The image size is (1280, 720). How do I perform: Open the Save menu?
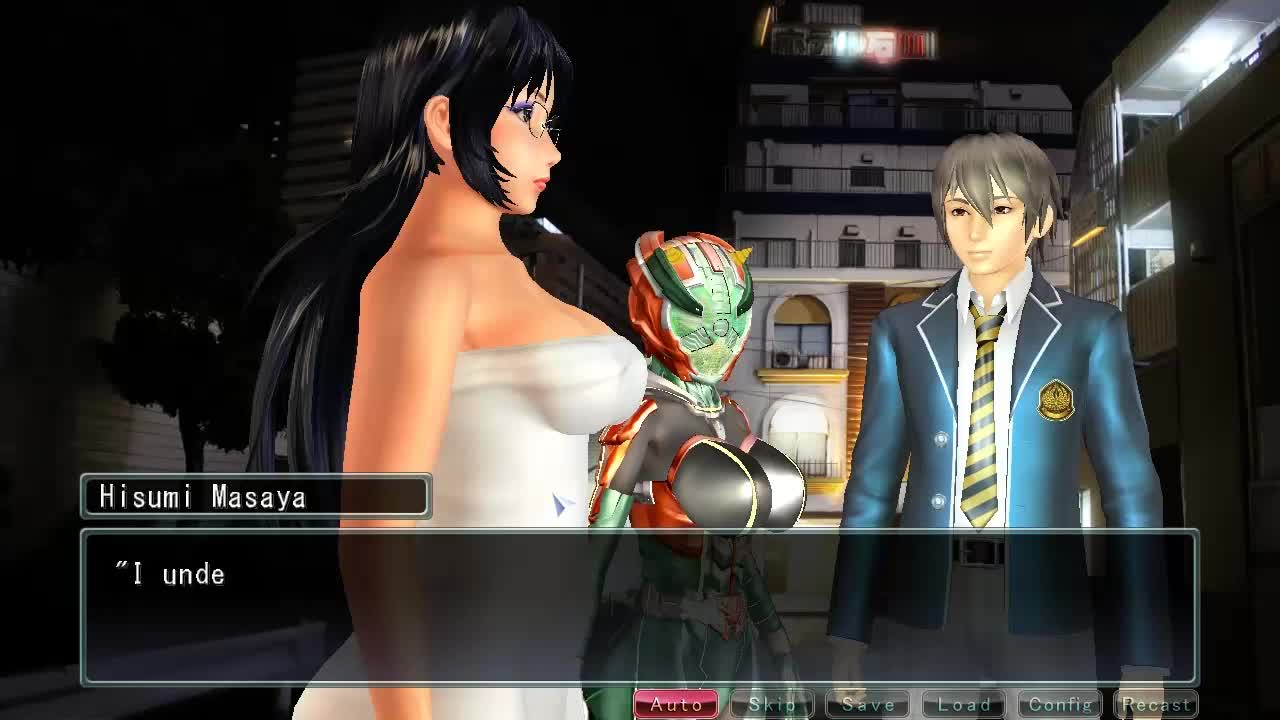click(868, 705)
